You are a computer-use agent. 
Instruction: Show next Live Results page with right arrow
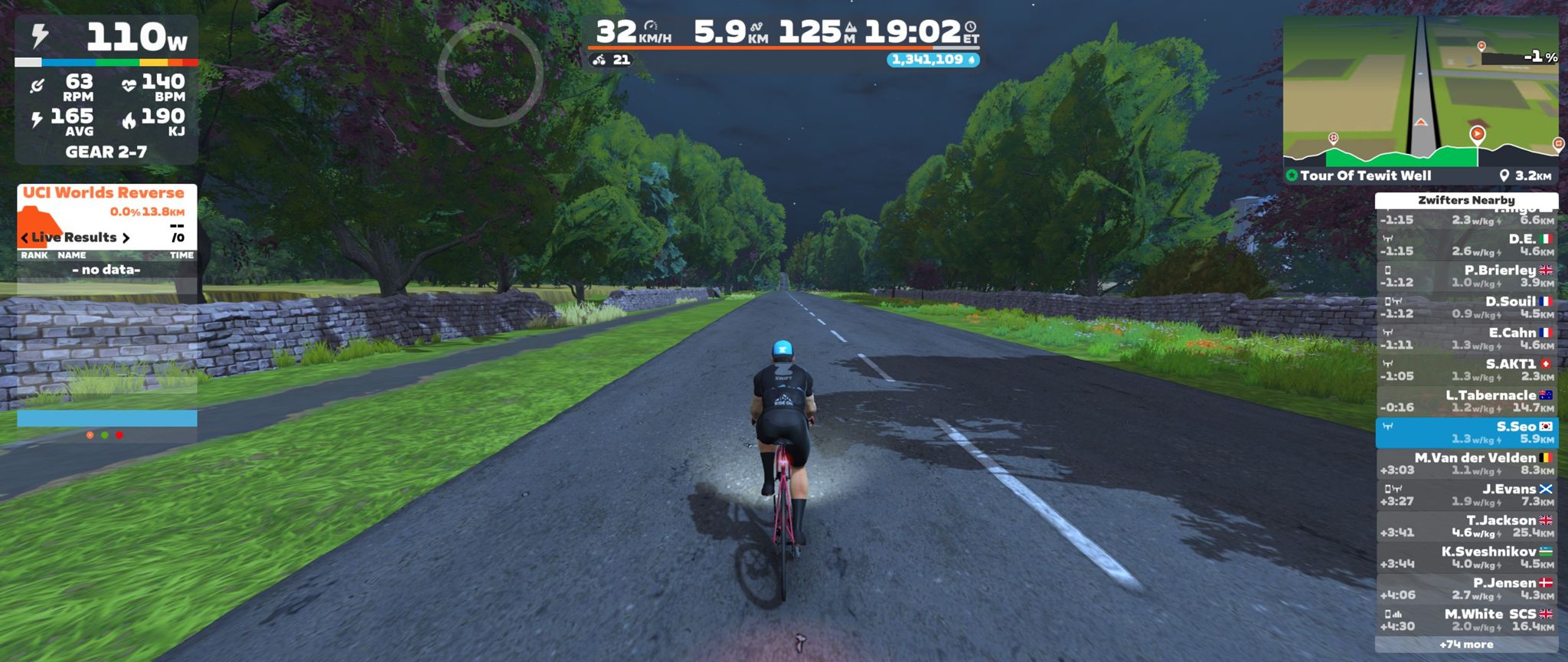126,238
